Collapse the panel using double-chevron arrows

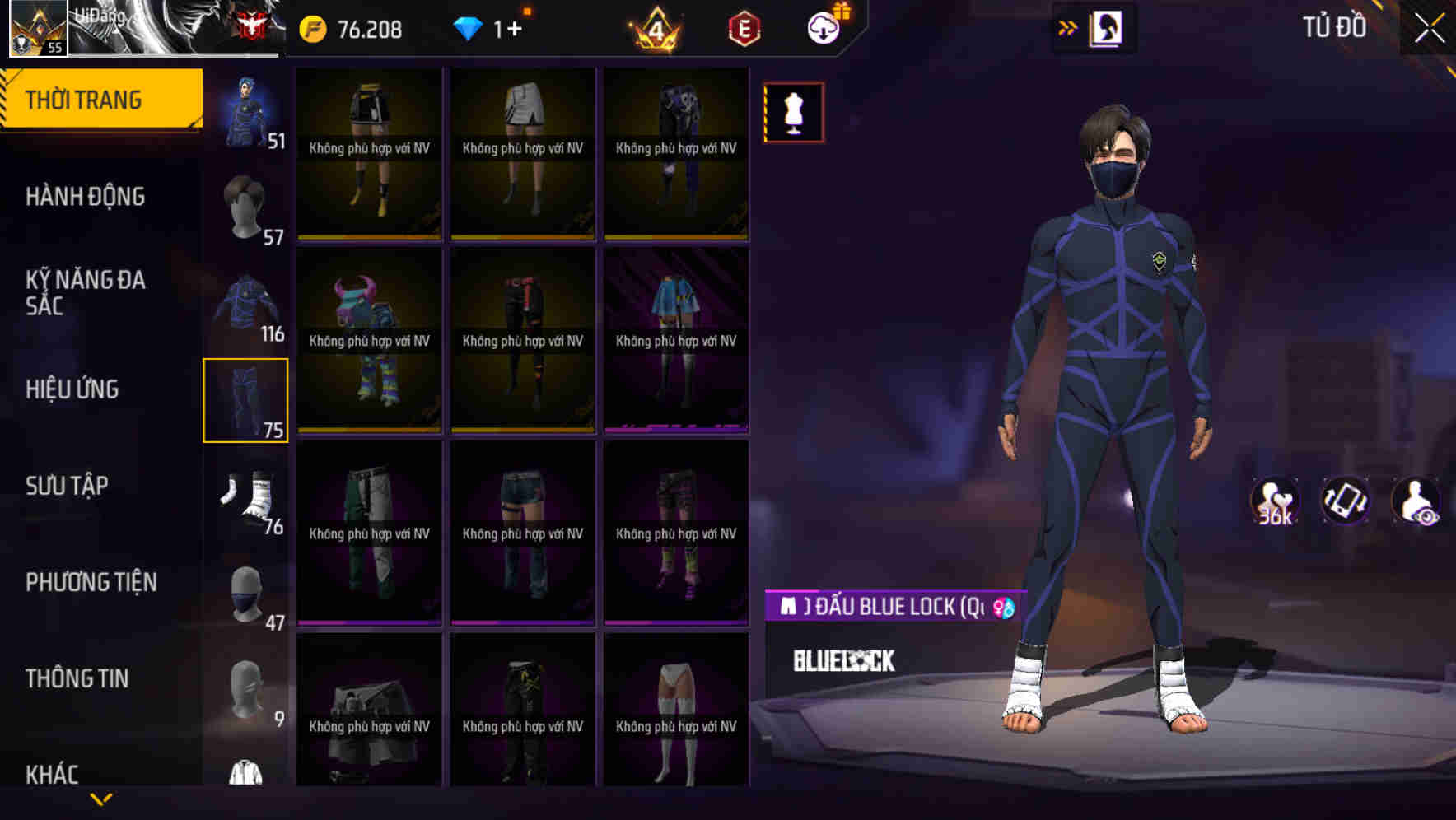[1068, 27]
